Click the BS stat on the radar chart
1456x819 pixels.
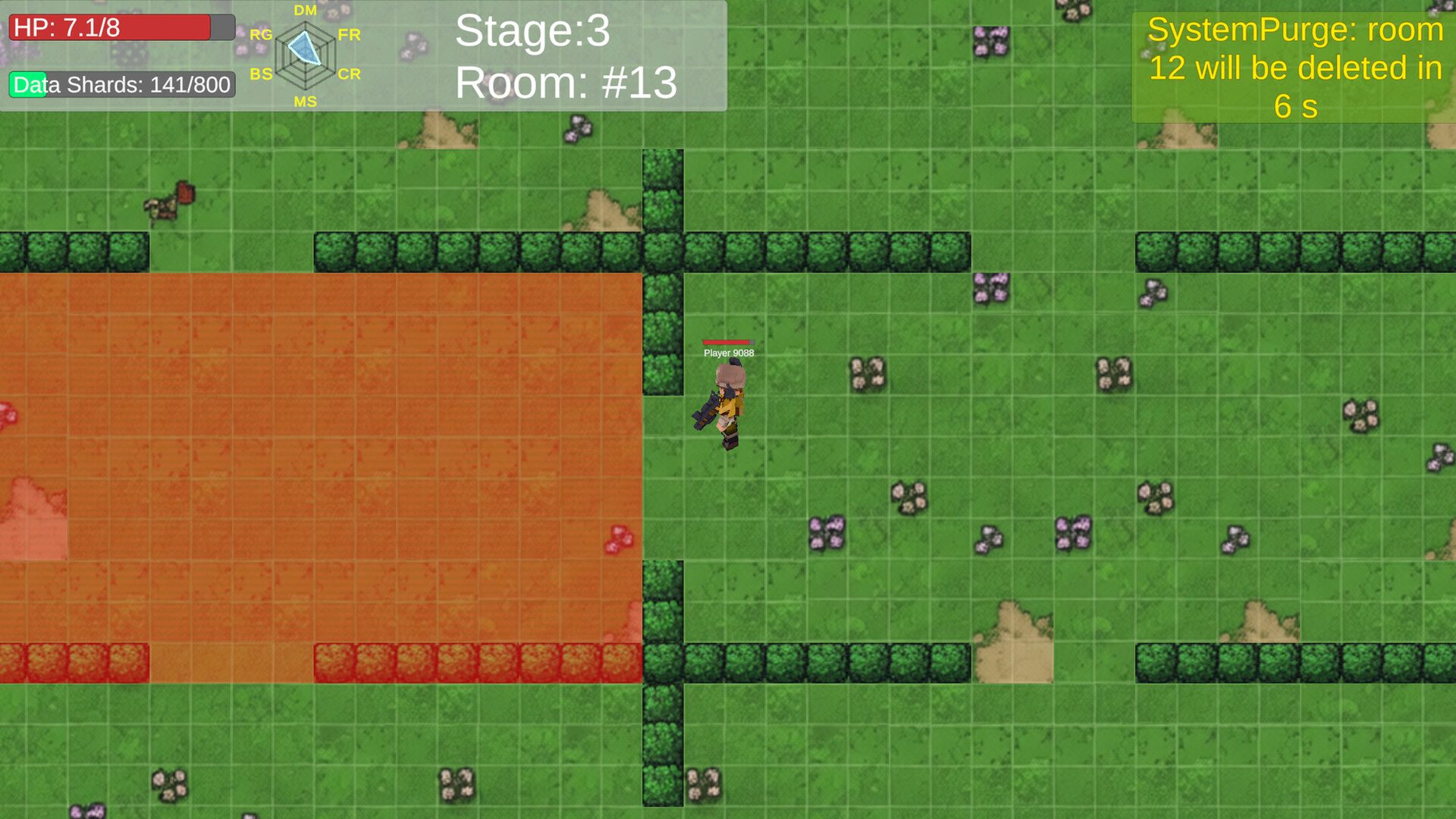[261, 74]
